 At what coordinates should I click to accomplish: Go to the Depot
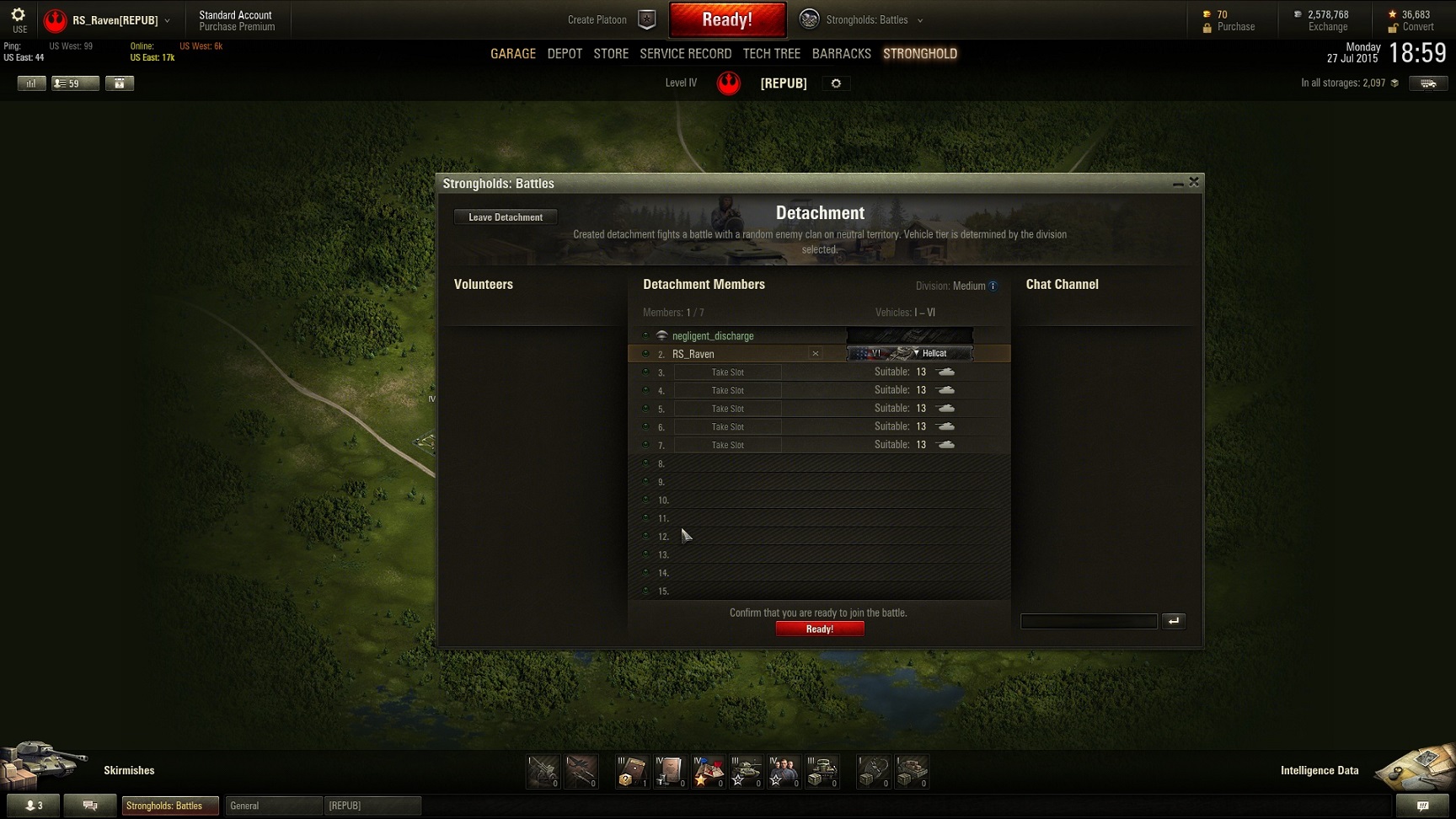click(565, 54)
